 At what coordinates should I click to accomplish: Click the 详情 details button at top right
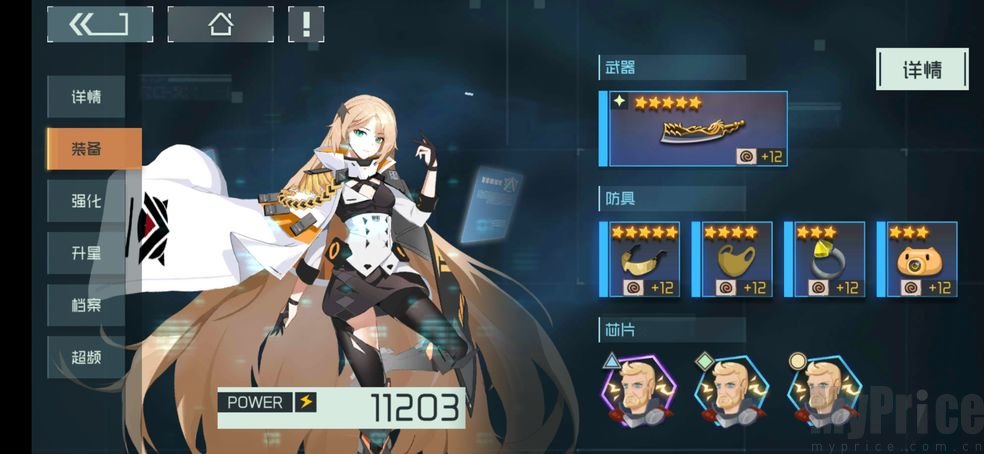pyautogui.click(x=922, y=70)
